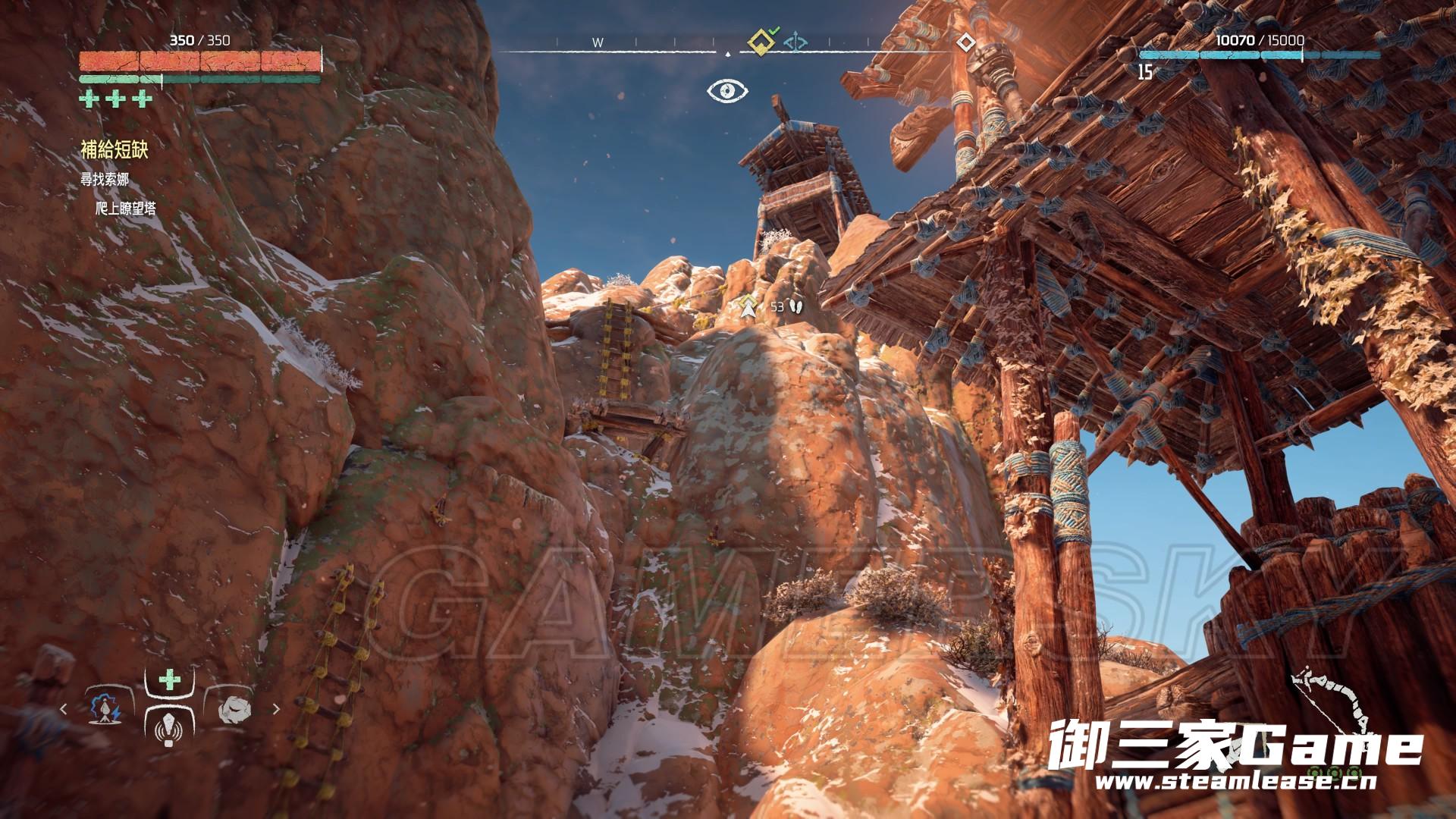The width and height of the screenshot is (1456, 819).
Task: Activate the lure call tool
Action: [x=168, y=730]
